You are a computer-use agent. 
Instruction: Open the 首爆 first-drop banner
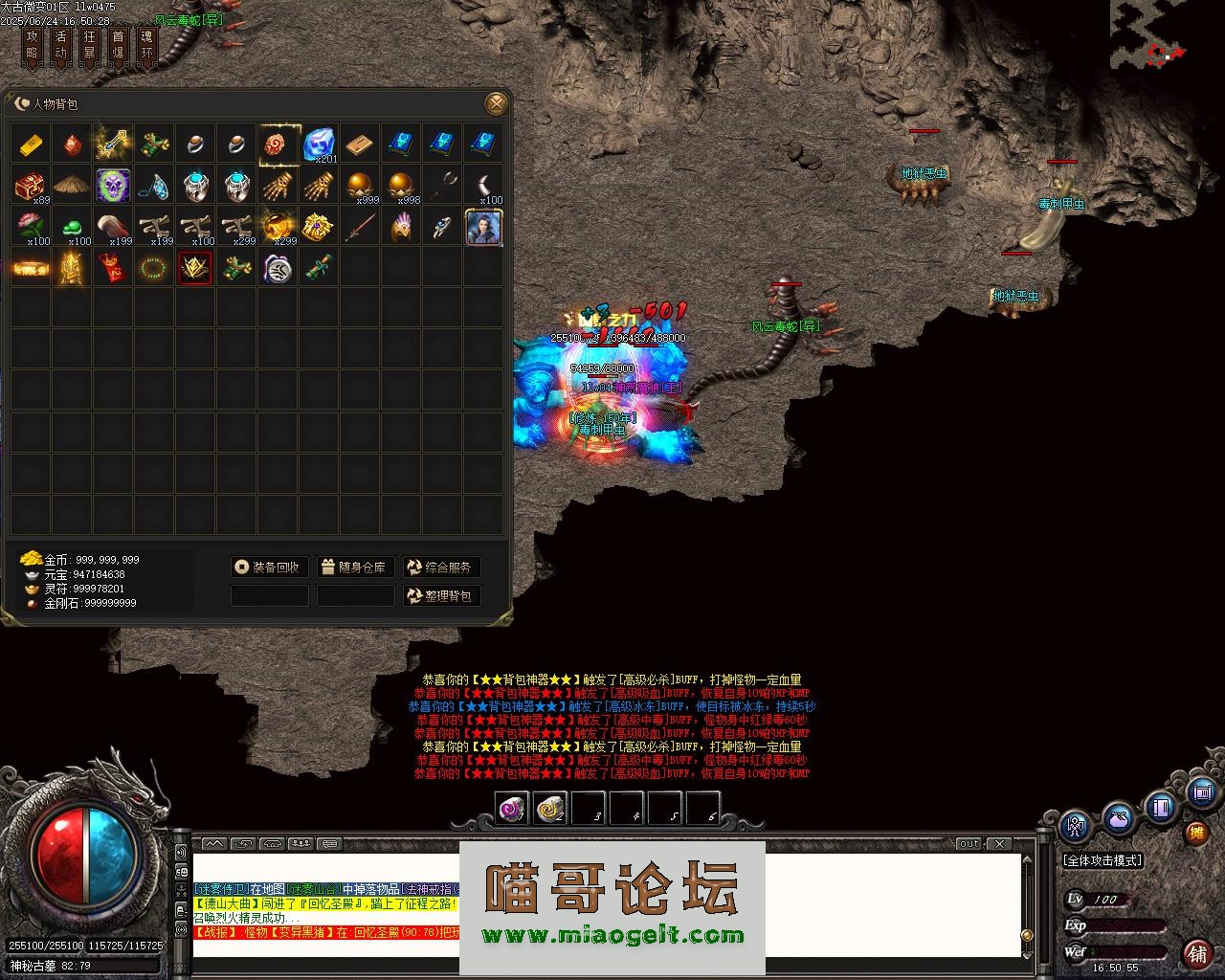119,45
